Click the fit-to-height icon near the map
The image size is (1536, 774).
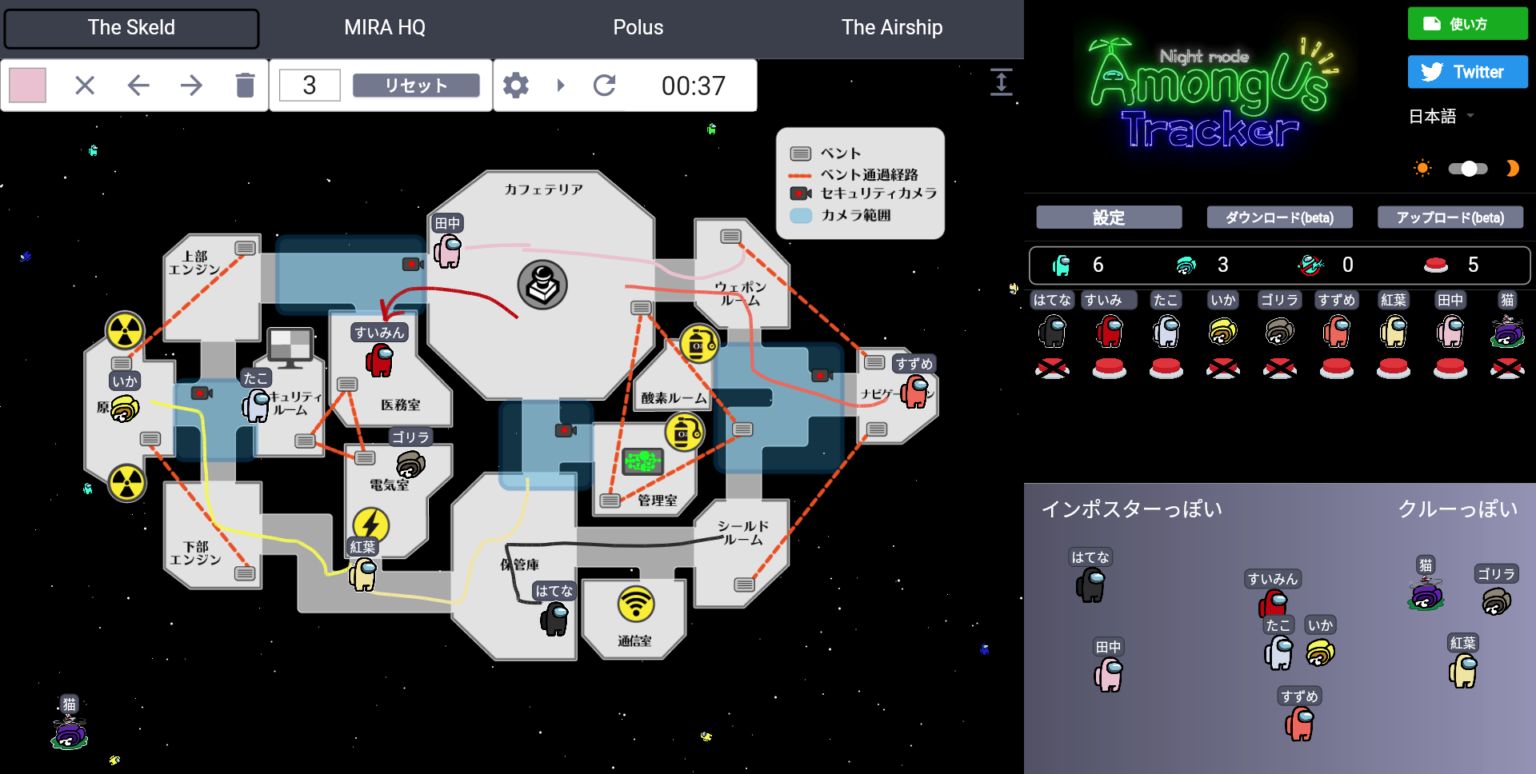(1001, 82)
